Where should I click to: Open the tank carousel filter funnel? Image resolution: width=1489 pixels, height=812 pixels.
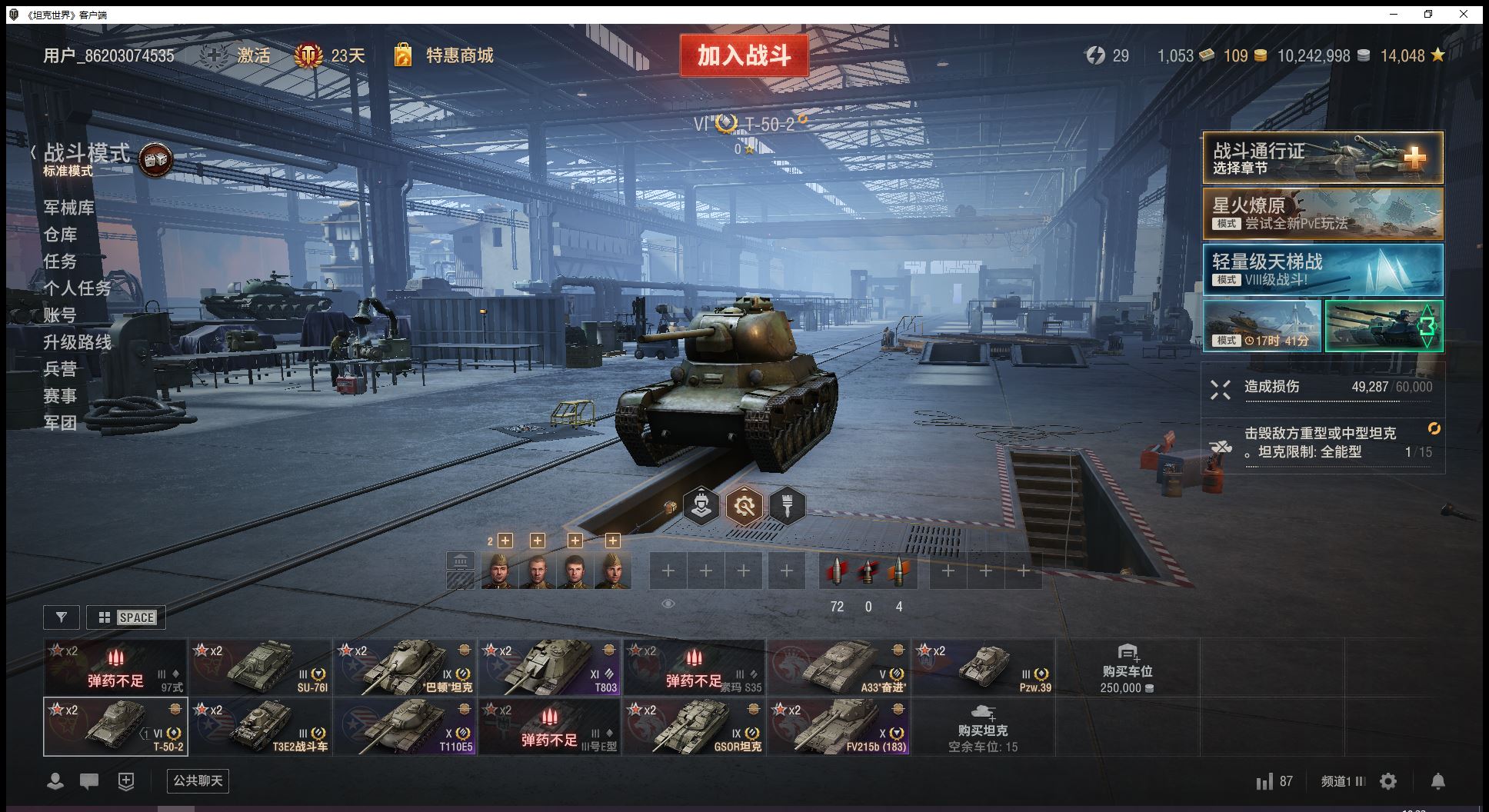point(62,617)
